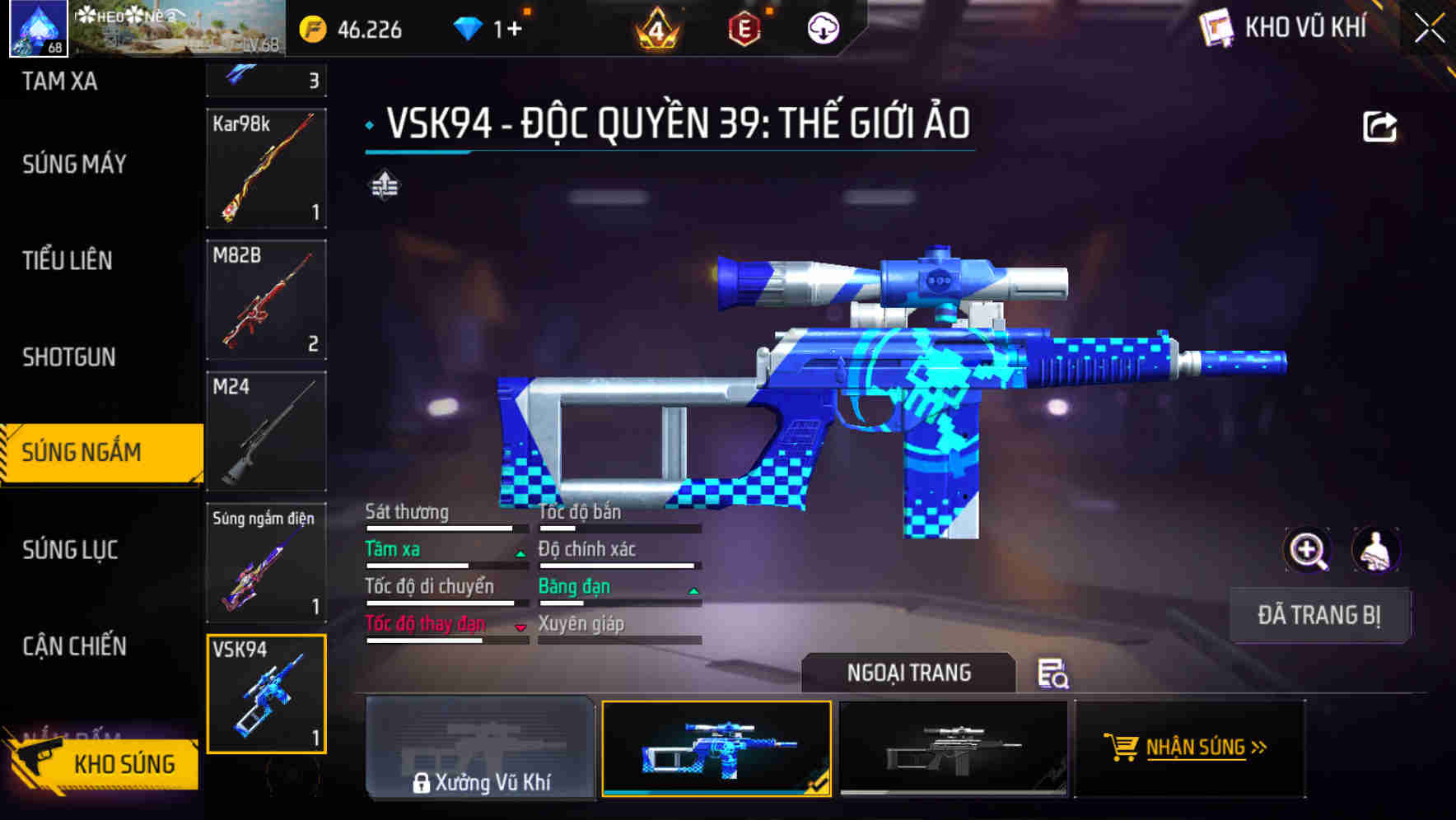The image size is (1456, 820).
Task: Select the M82B weapon thumbnail
Action: (x=265, y=299)
